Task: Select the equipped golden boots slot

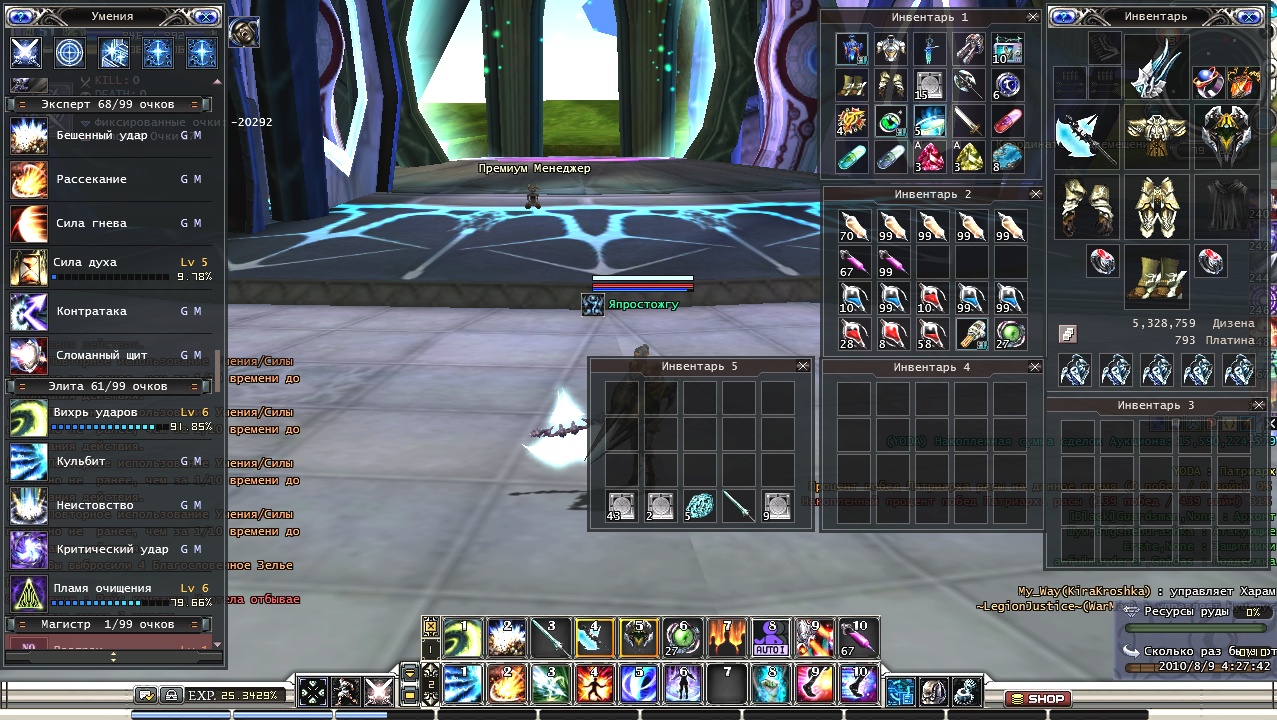Action: click(1157, 274)
